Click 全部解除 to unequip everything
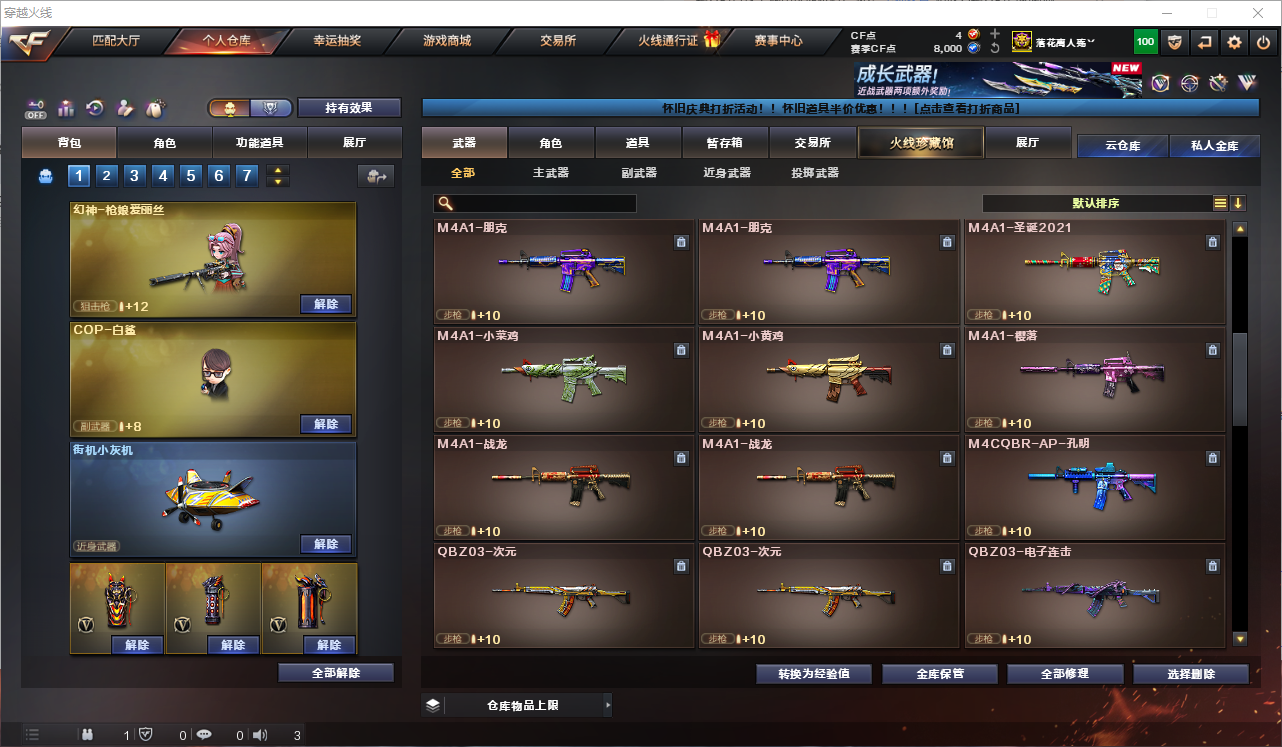 point(336,673)
